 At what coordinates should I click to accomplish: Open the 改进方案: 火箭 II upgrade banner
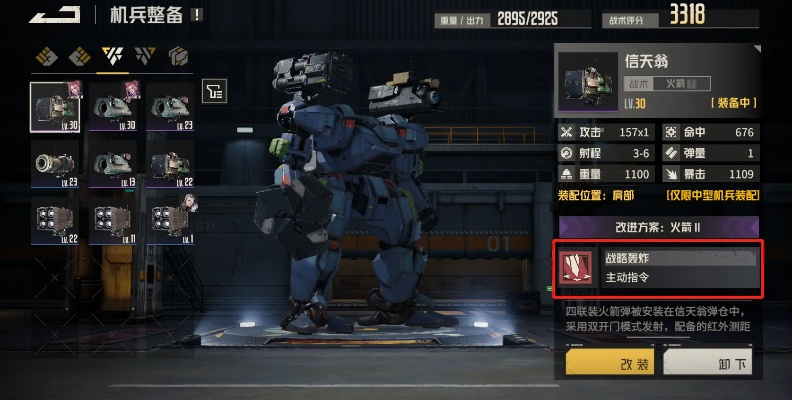658,227
